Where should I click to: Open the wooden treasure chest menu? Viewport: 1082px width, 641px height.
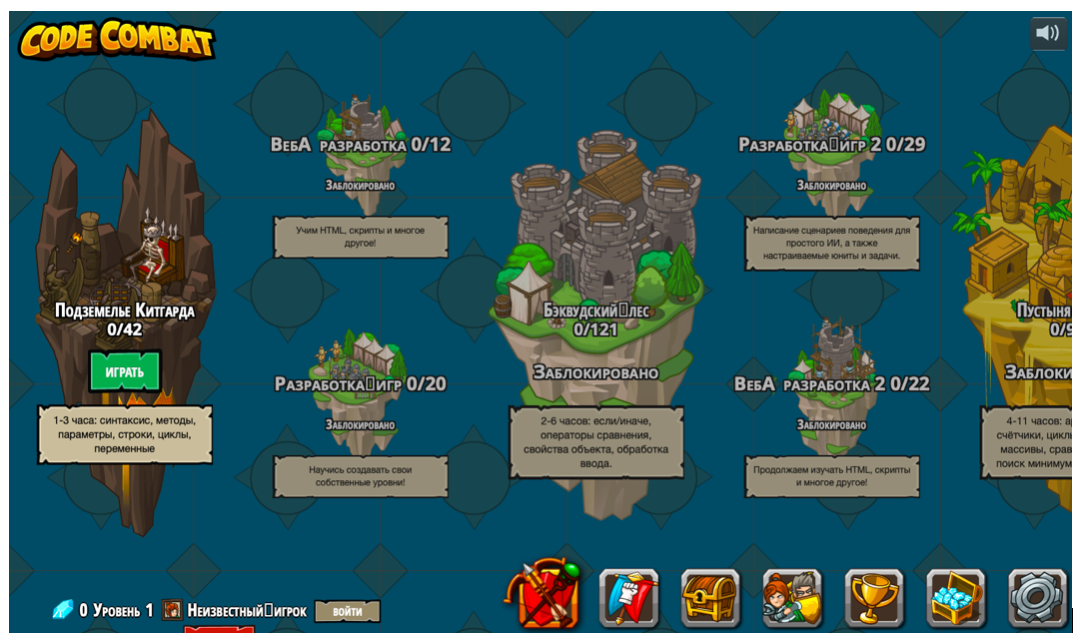point(710,598)
